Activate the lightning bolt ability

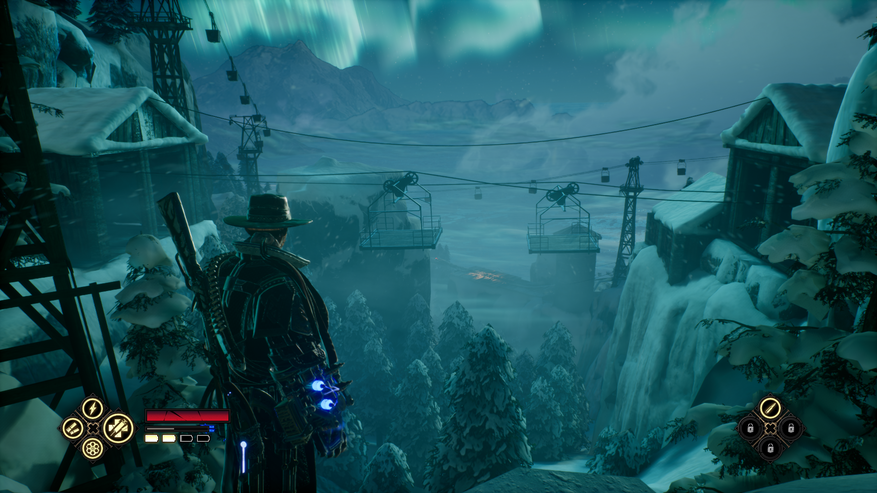tap(92, 408)
